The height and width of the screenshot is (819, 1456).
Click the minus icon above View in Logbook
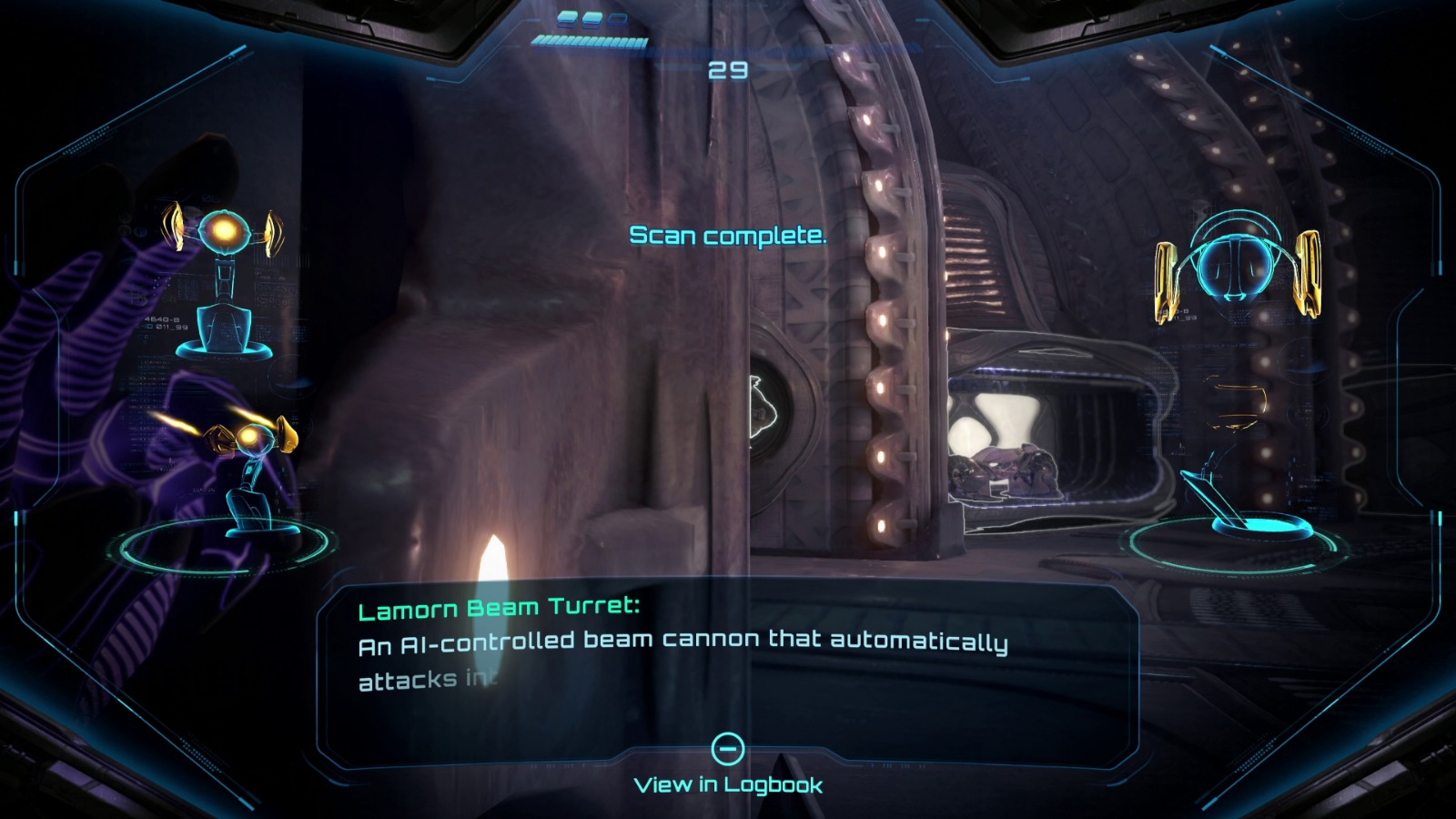click(727, 748)
